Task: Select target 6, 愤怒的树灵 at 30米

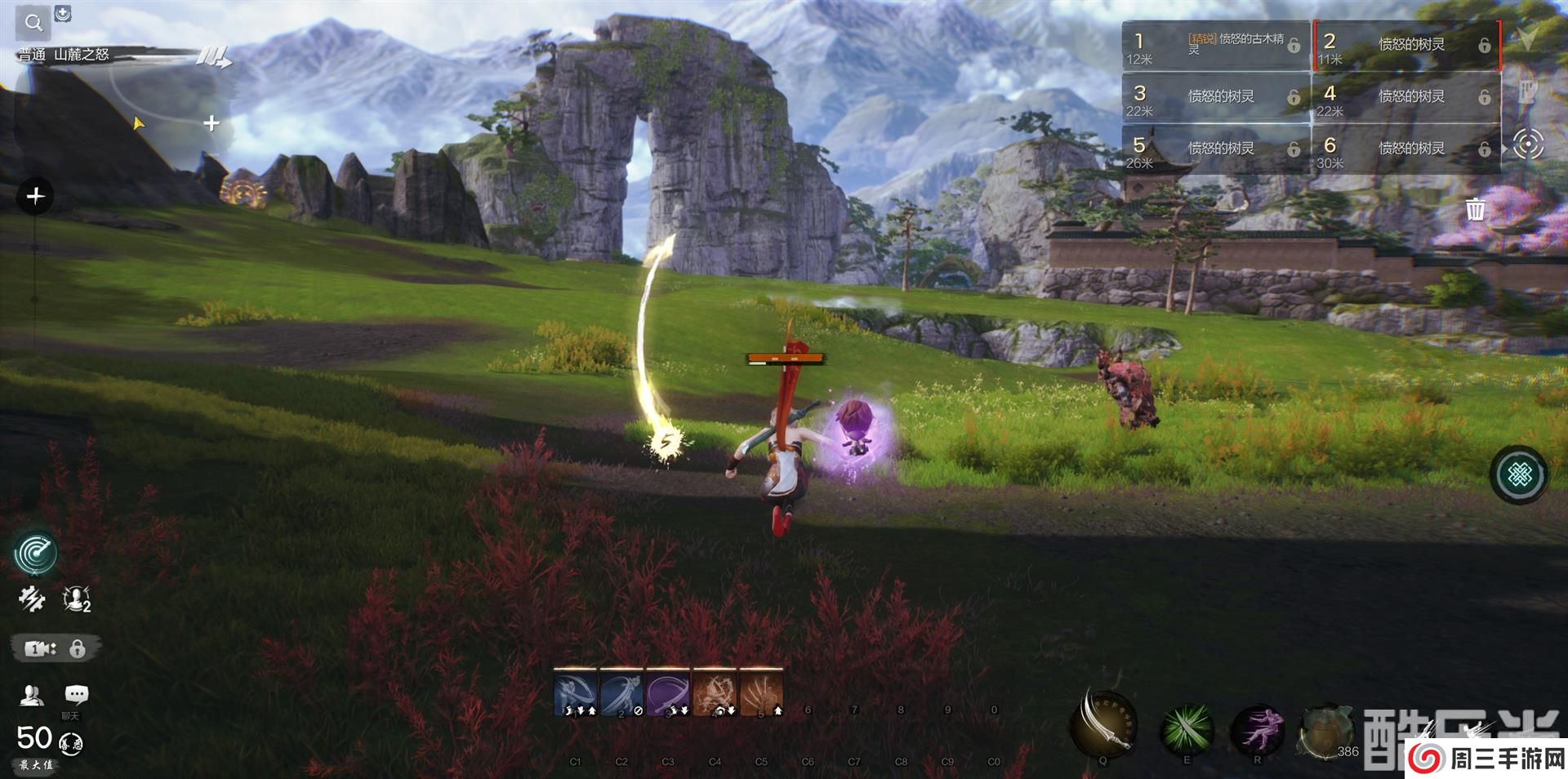Action: (1407, 149)
